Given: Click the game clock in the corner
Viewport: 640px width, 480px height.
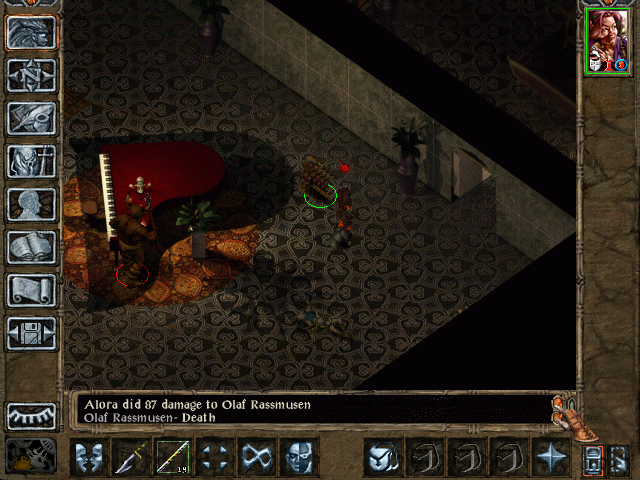Looking at the screenshot, I should click(32, 456).
